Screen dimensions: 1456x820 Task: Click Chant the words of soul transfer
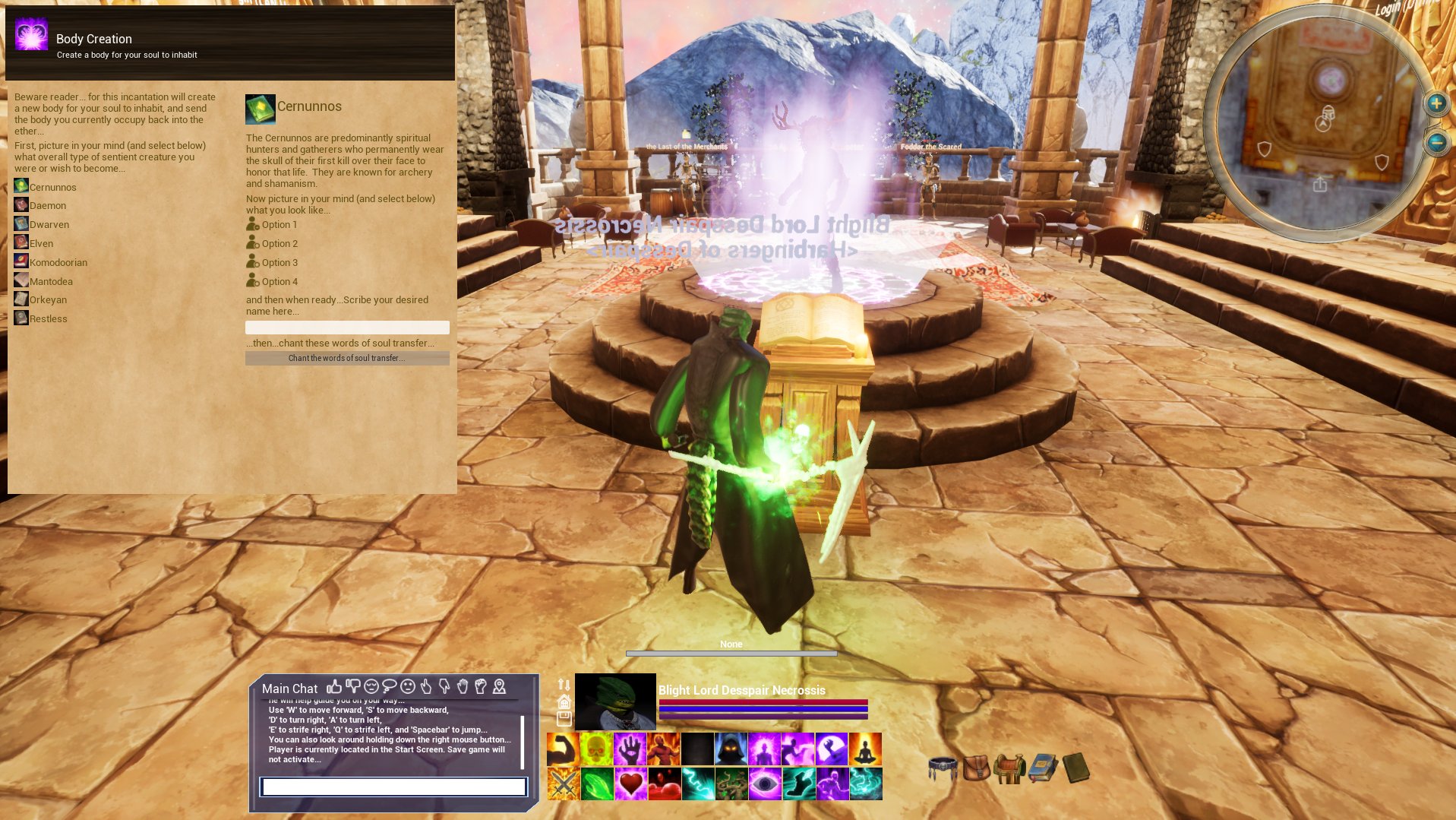[346, 357]
